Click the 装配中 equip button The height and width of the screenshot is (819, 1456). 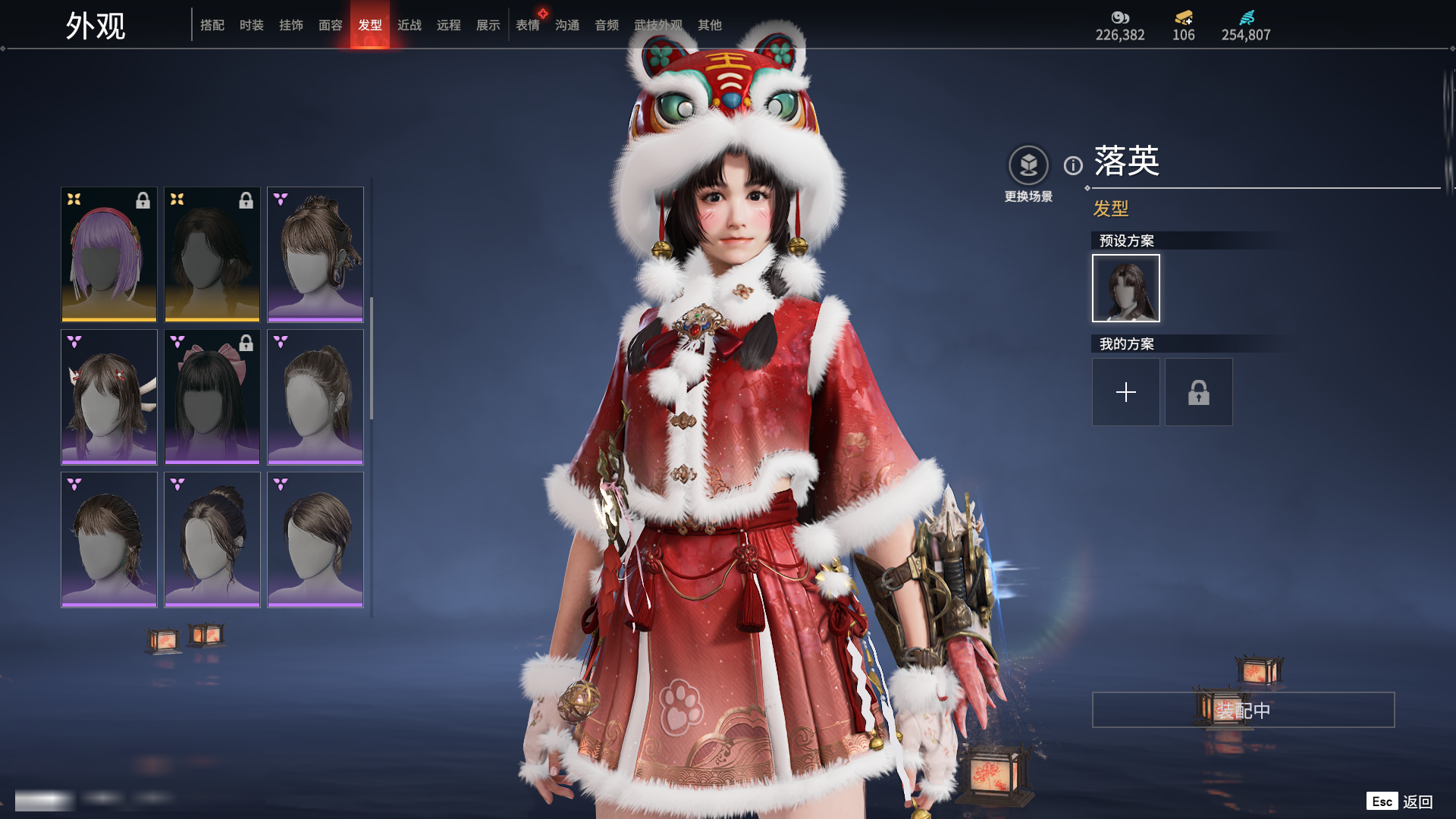1244,710
